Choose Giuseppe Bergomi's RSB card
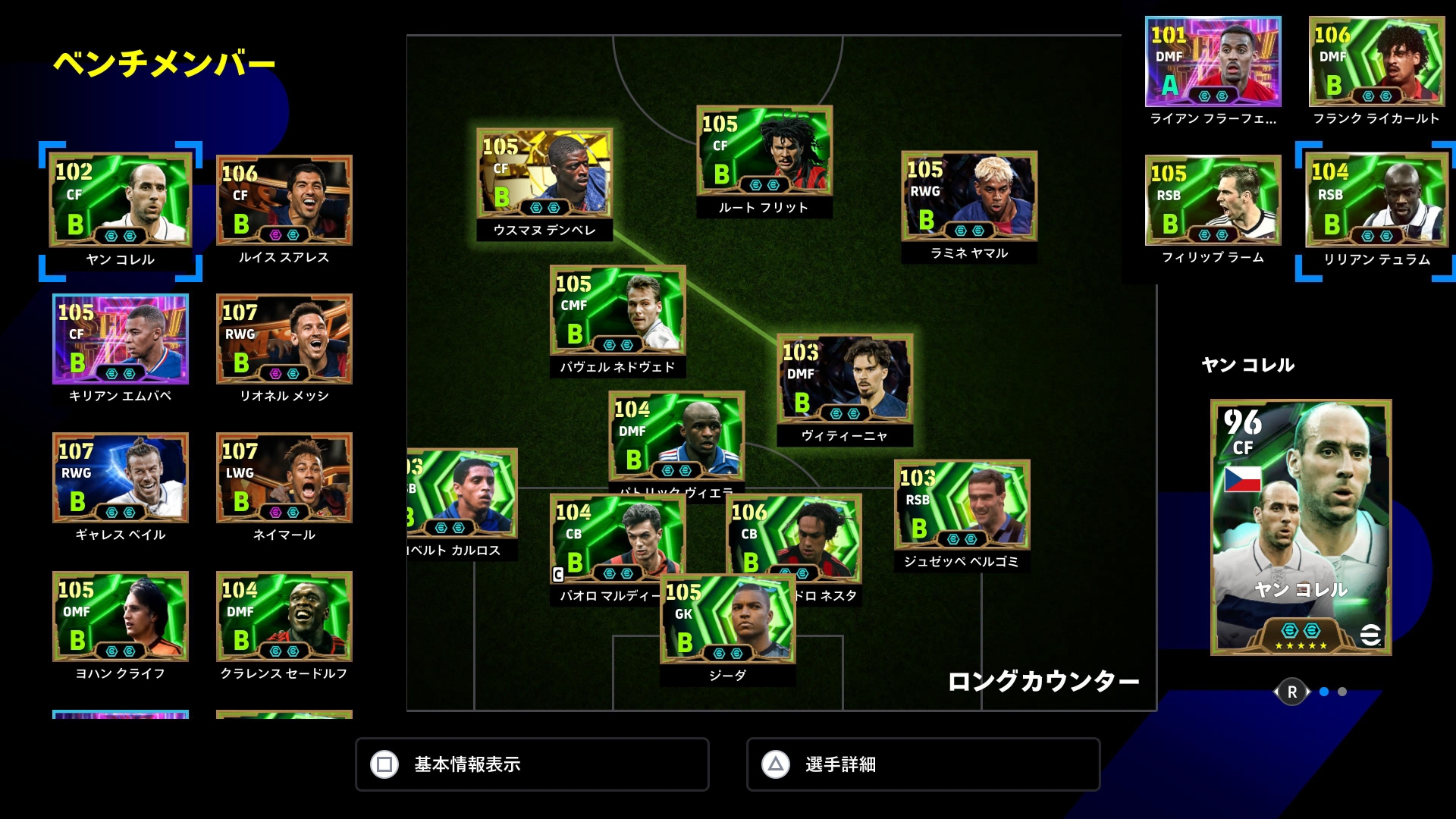Screen dimensions: 1456x819 click(x=962, y=505)
